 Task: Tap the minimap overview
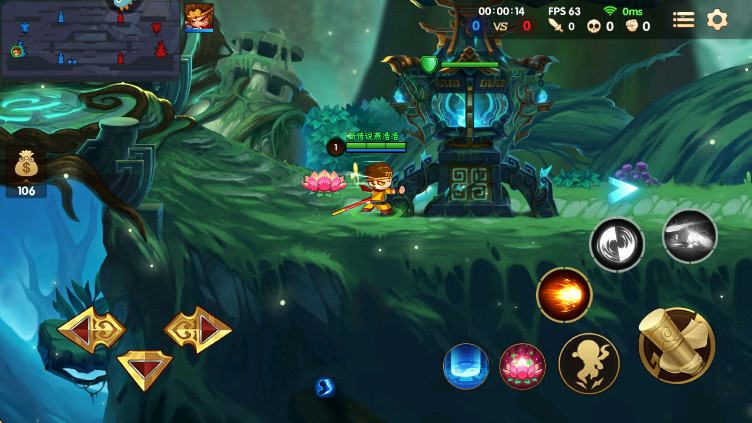[x=90, y=40]
